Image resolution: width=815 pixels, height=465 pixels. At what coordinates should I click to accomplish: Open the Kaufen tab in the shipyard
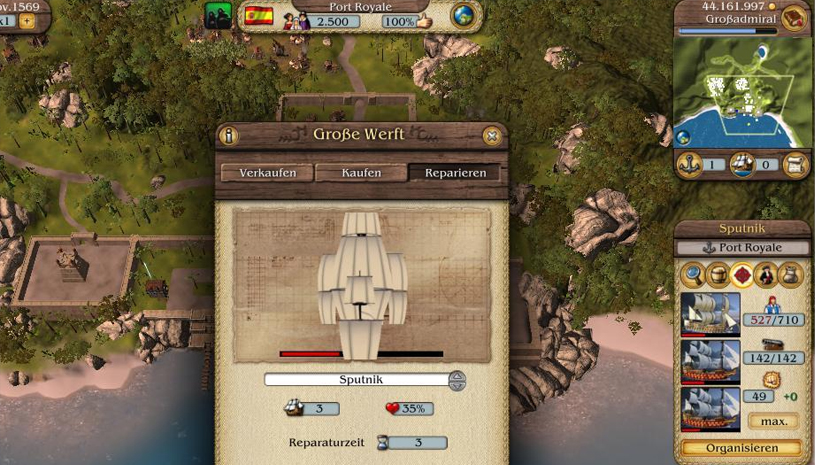coord(361,173)
